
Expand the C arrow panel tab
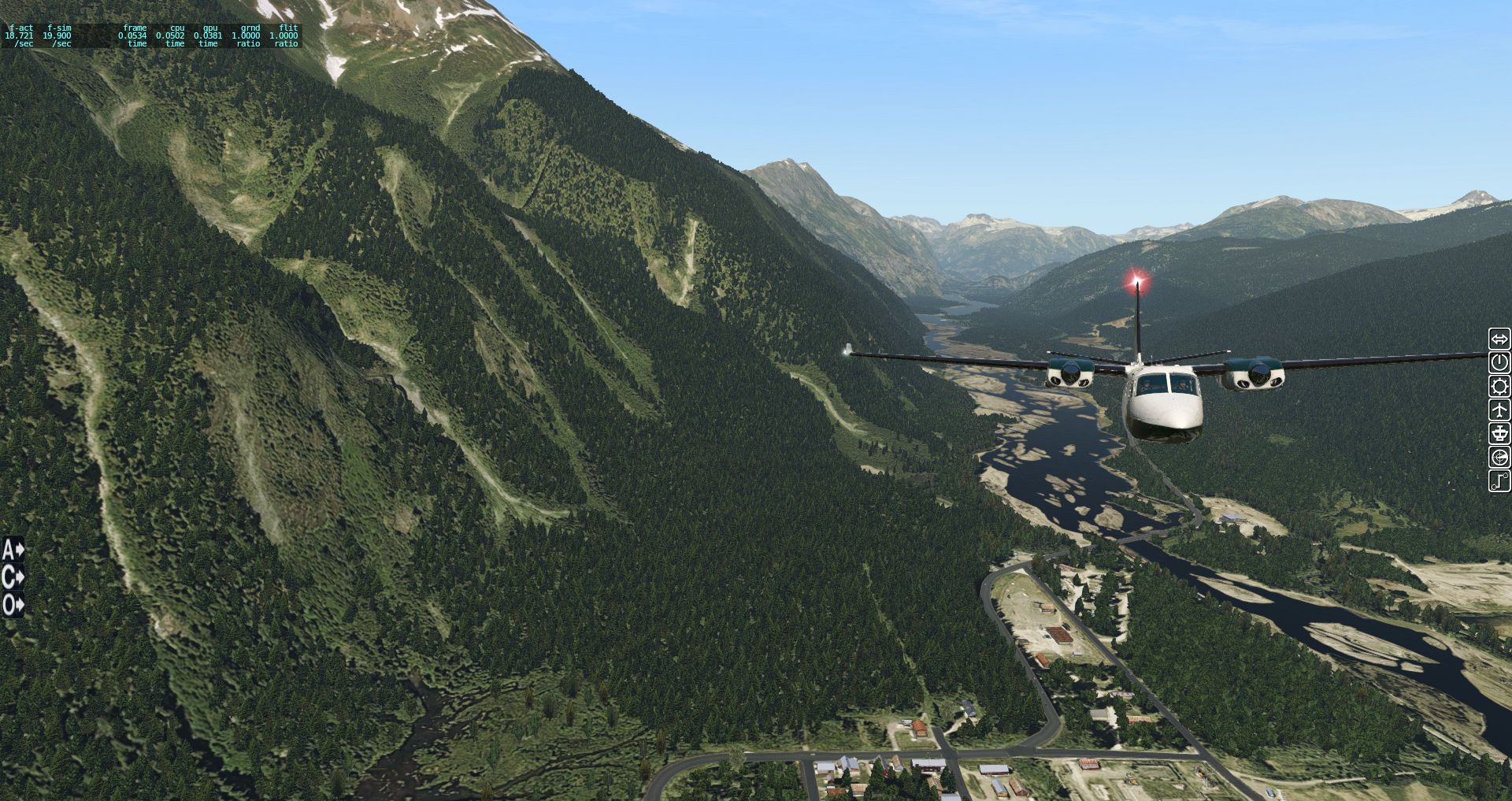pyautogui.click(x=13, y=577)
